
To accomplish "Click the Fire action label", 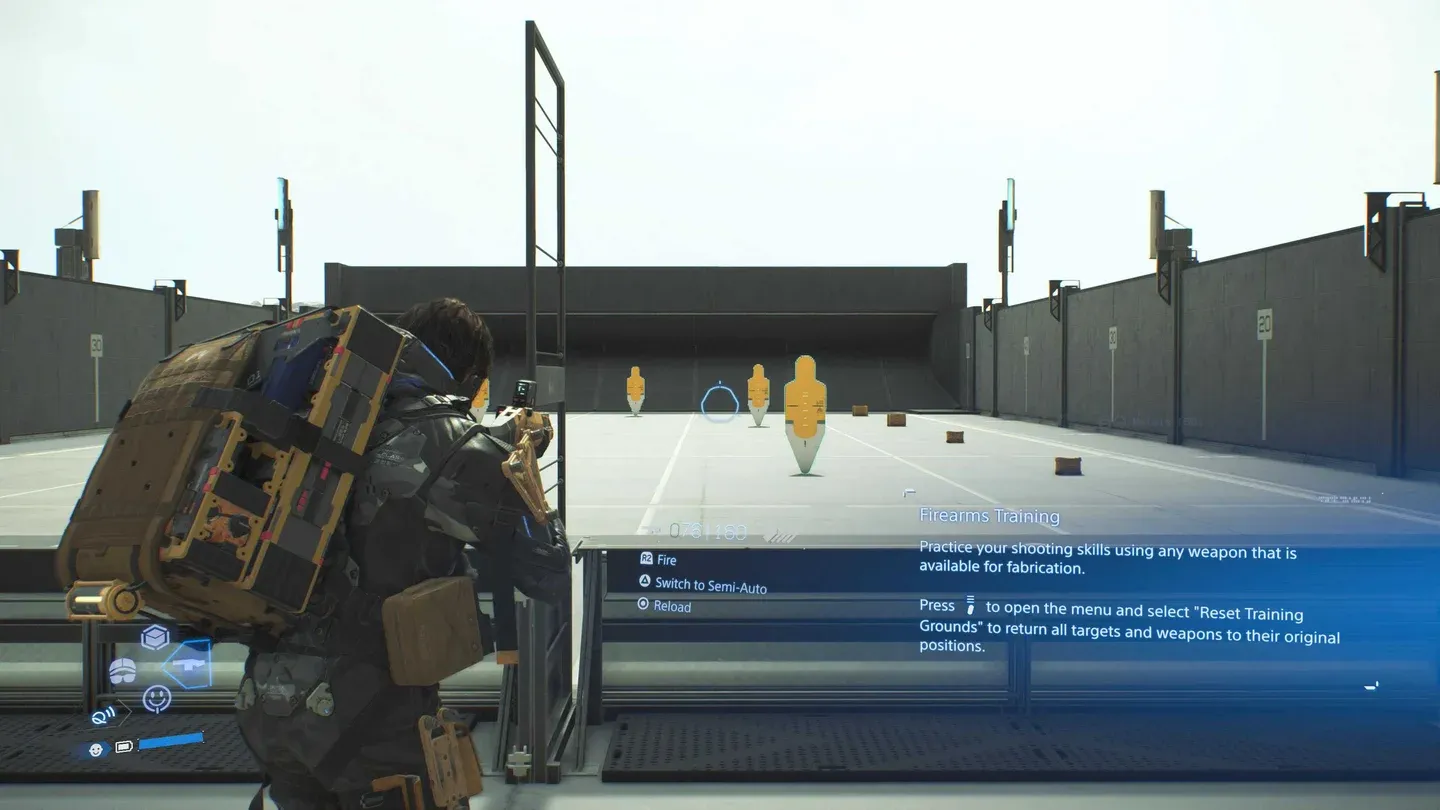I will (x=668, y=559).
